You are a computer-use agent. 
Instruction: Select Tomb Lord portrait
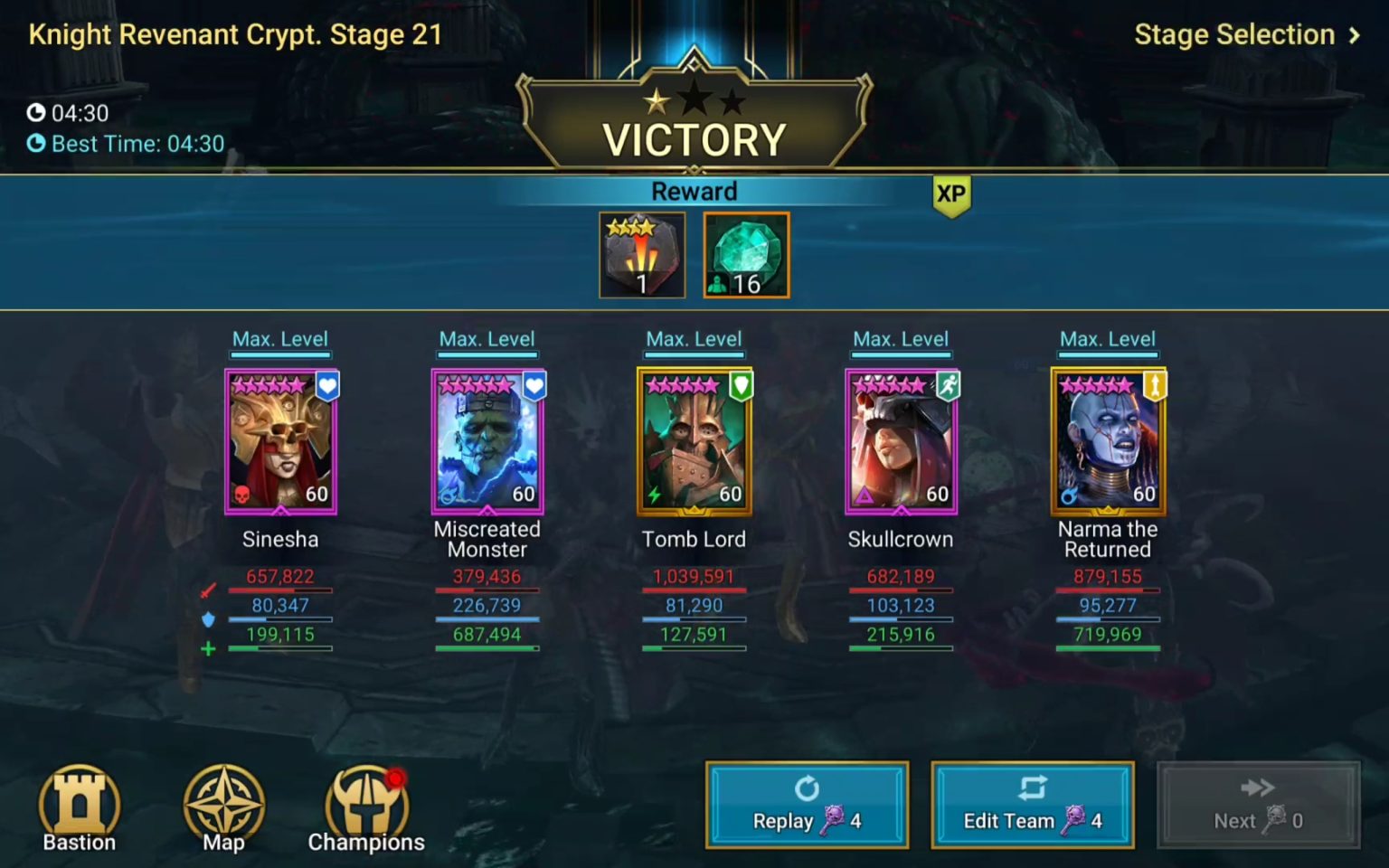point(694,442)
